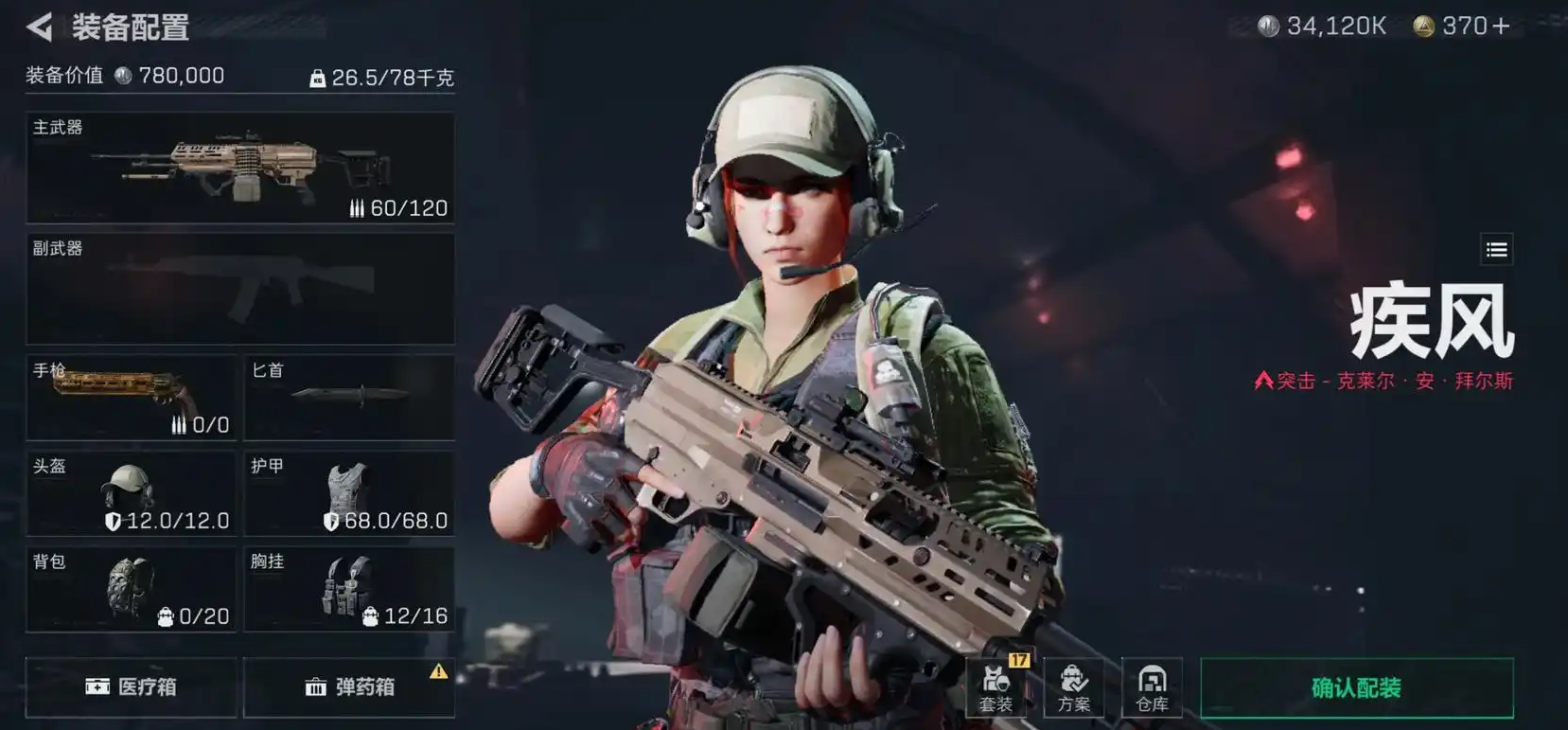Image resolution: width=1568 pixels, height=730 pixels.
Task: Choose the 匕首 knife slot
Action: pyautogui.click(x=349, y=398)
